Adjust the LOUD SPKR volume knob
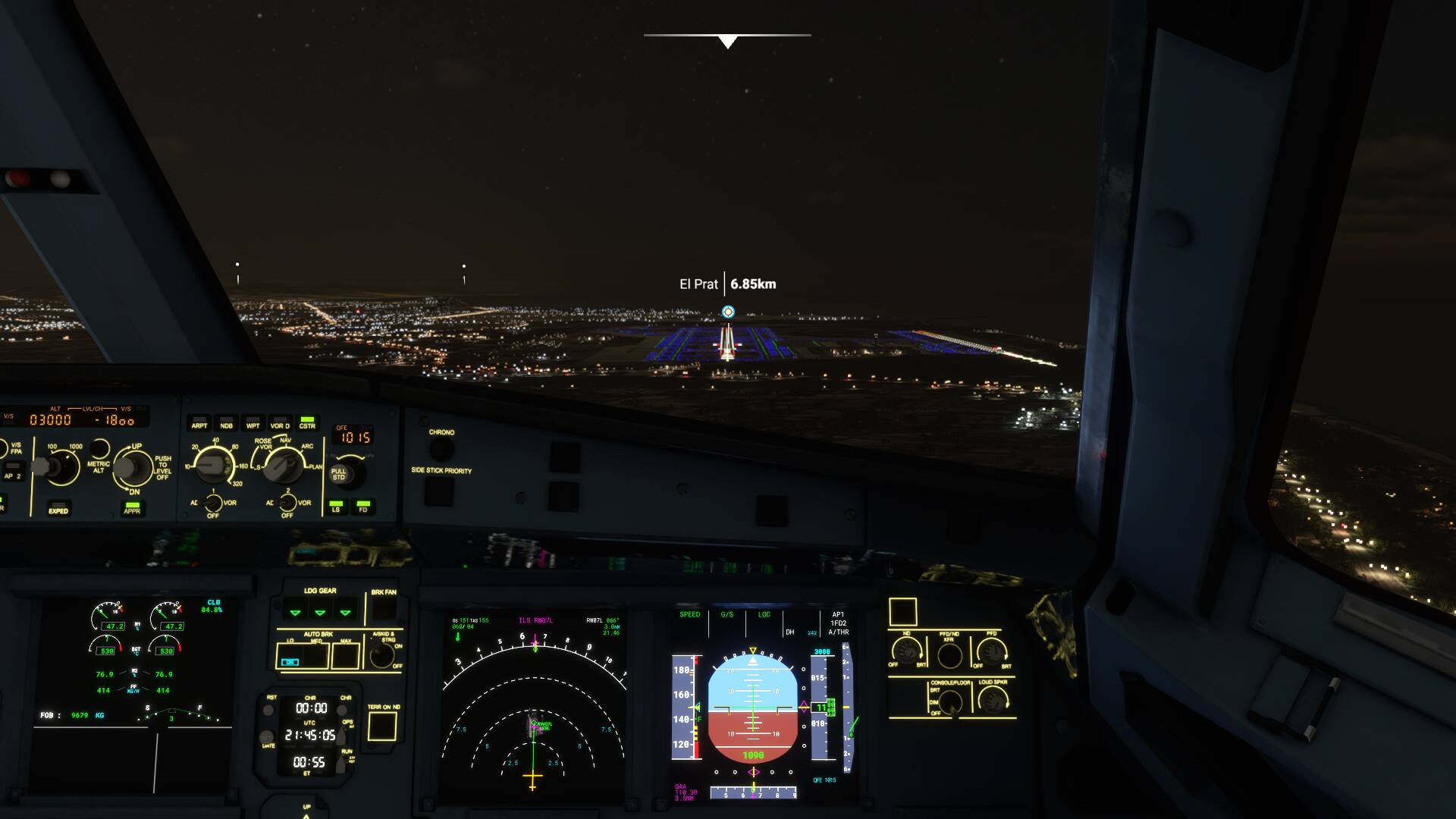Viewport: 1456px width, 819px height. (x=994, y=700)
